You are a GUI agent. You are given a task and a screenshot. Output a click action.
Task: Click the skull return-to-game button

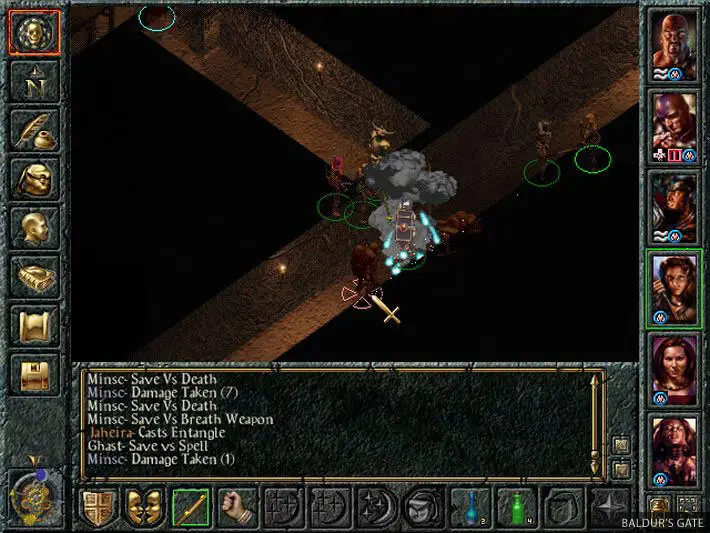(34, 32)
